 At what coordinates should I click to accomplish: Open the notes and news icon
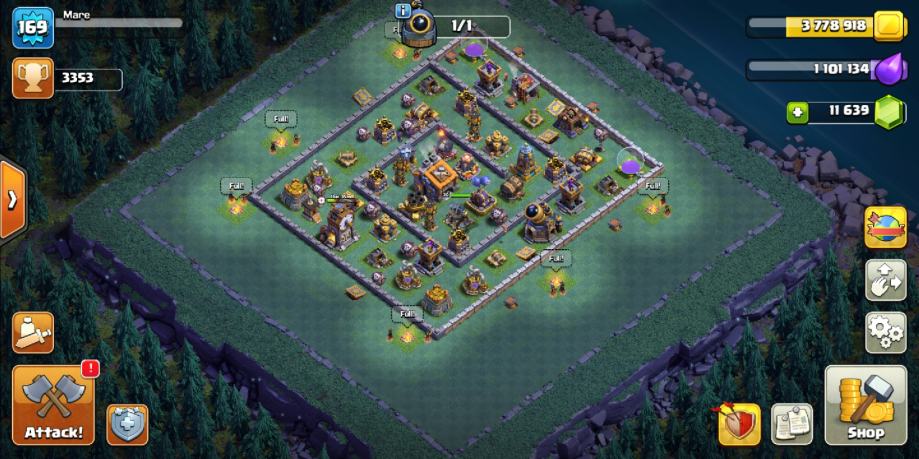[792, 424]
